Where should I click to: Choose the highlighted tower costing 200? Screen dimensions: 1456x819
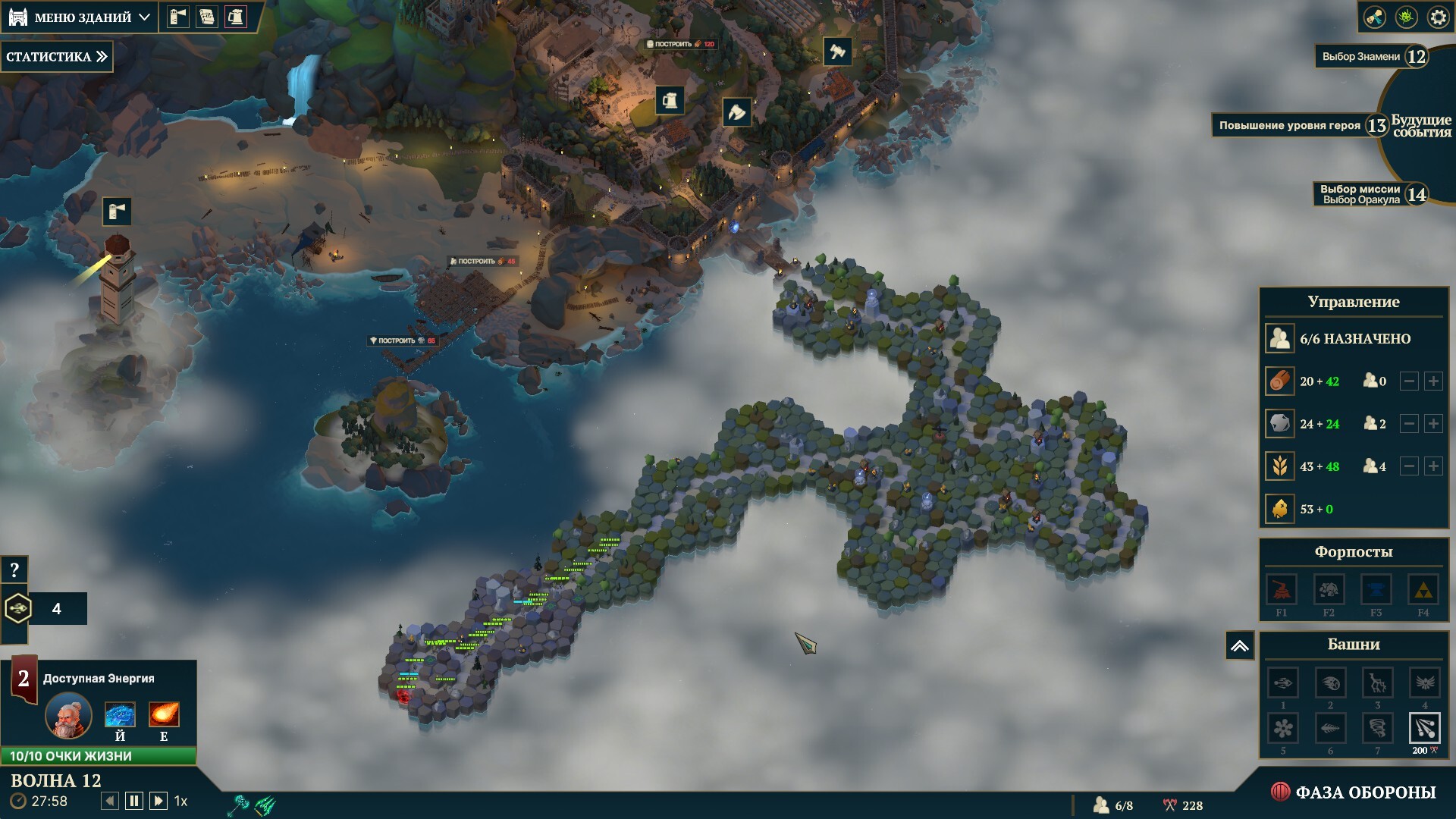tap(1423, 729)
